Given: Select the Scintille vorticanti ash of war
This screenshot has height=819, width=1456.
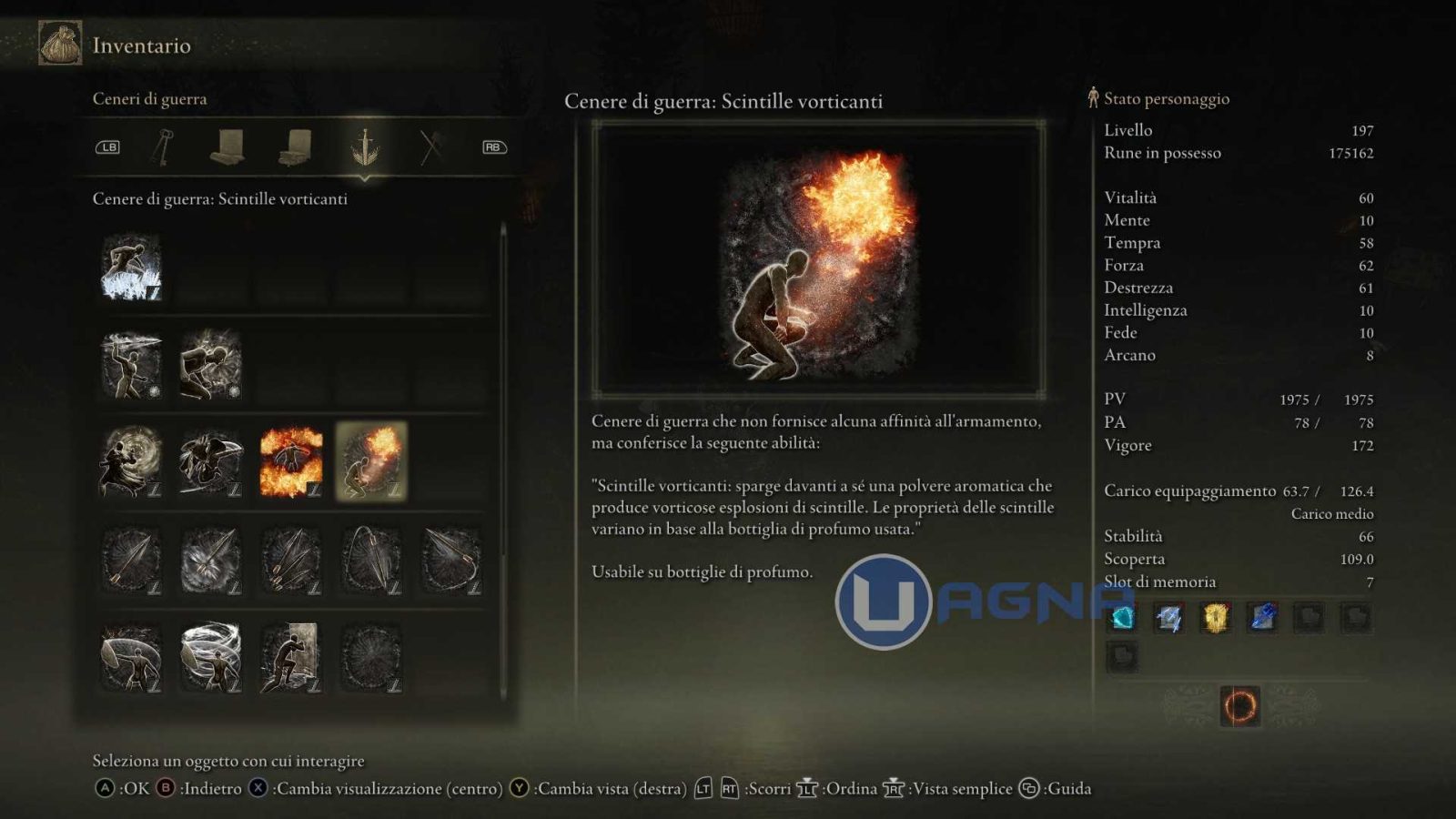Looking at the screenshot, I should (371, 461).
